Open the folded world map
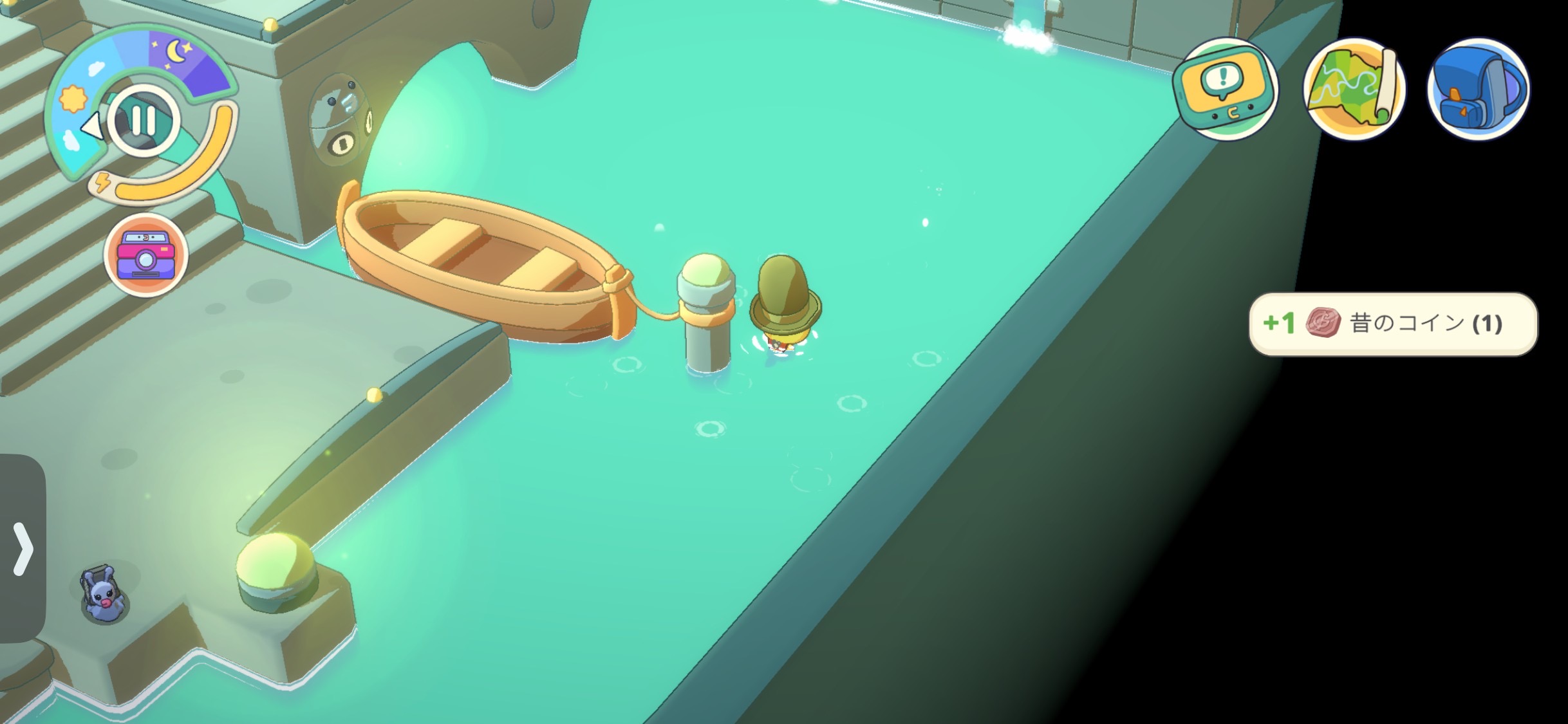Image resolution: width=1568 pixels, height=724 pixels. click(1354, 89)
